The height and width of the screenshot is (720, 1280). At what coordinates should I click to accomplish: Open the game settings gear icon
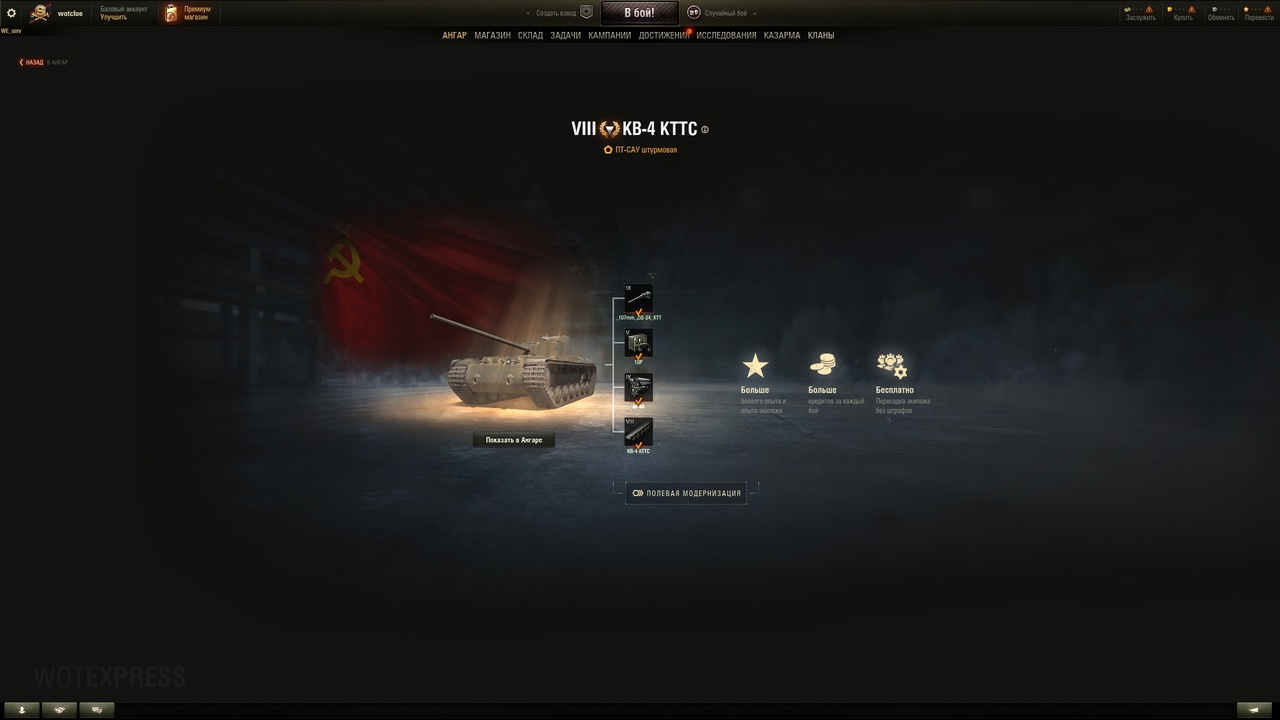pyautogui.click(x=12, y=12)
